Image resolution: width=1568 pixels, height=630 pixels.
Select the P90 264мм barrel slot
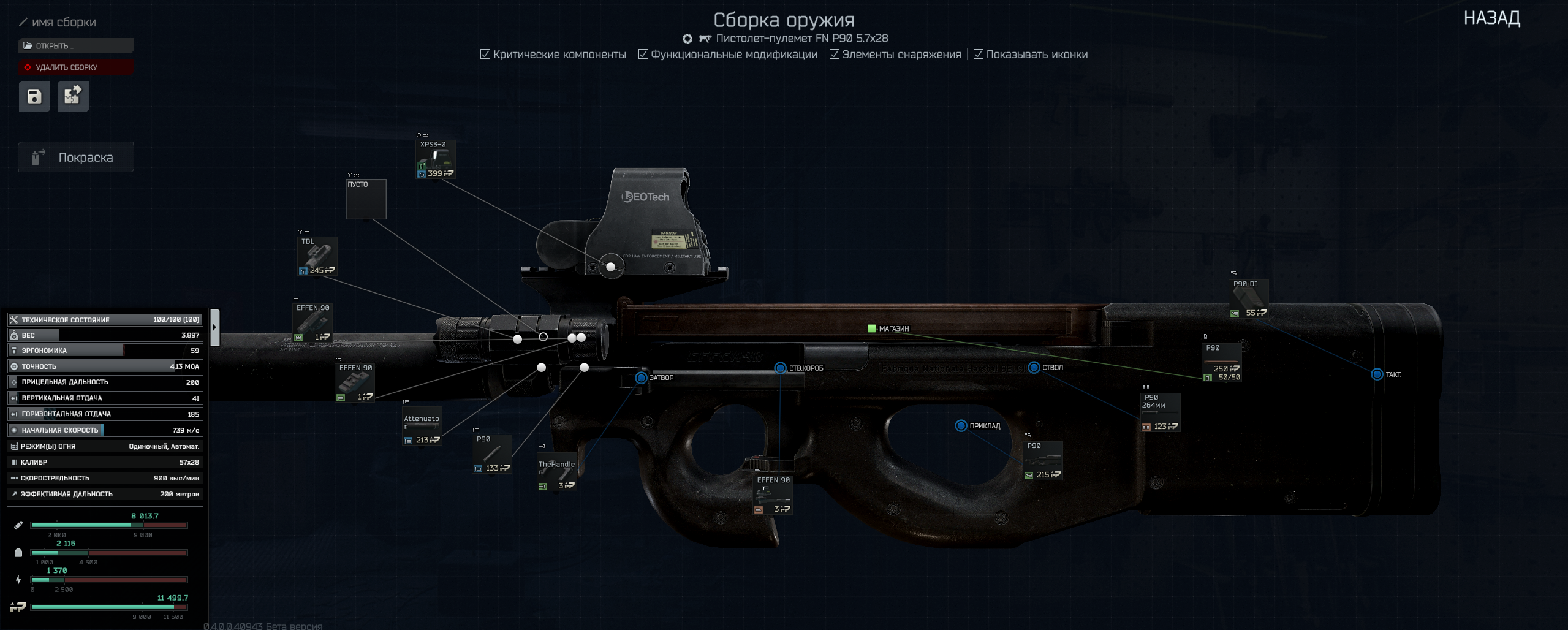point(1160,412)
